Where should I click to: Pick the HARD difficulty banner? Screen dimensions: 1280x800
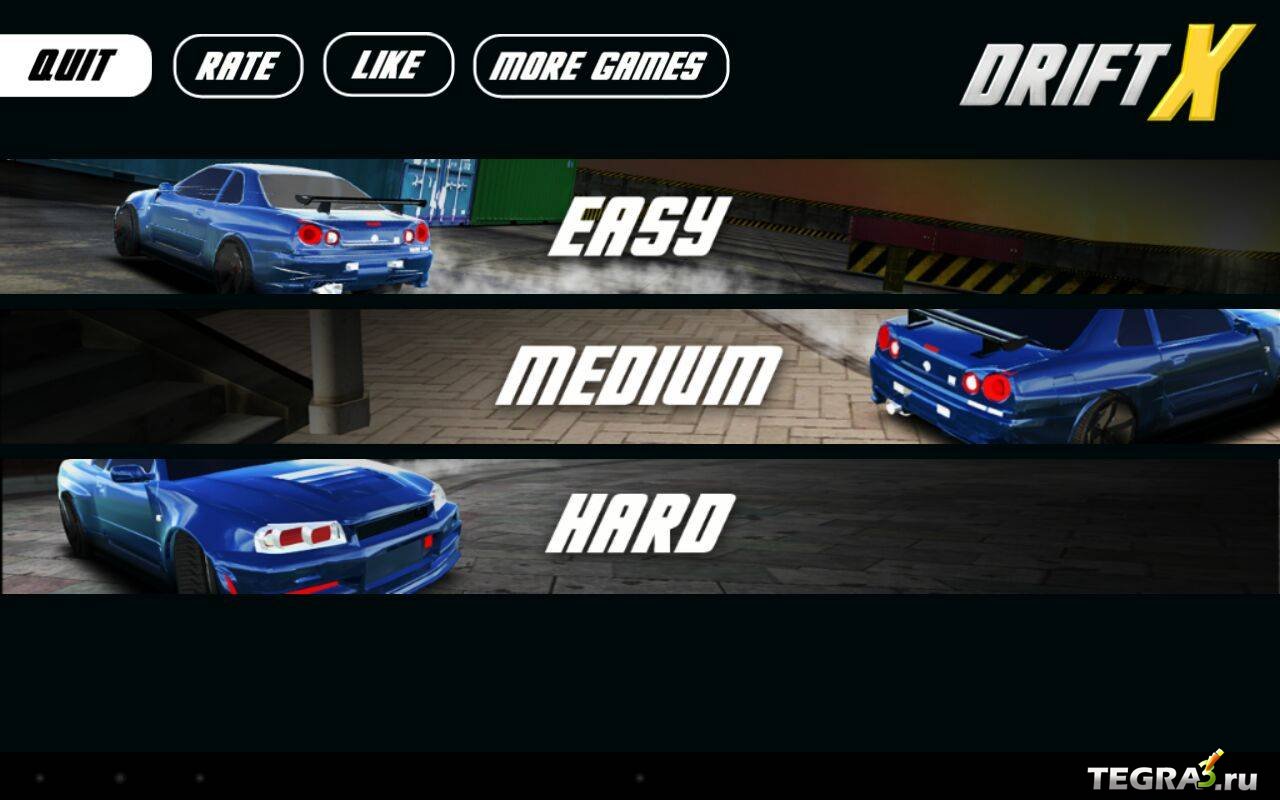pyautogui.click(x=640, y=526)
